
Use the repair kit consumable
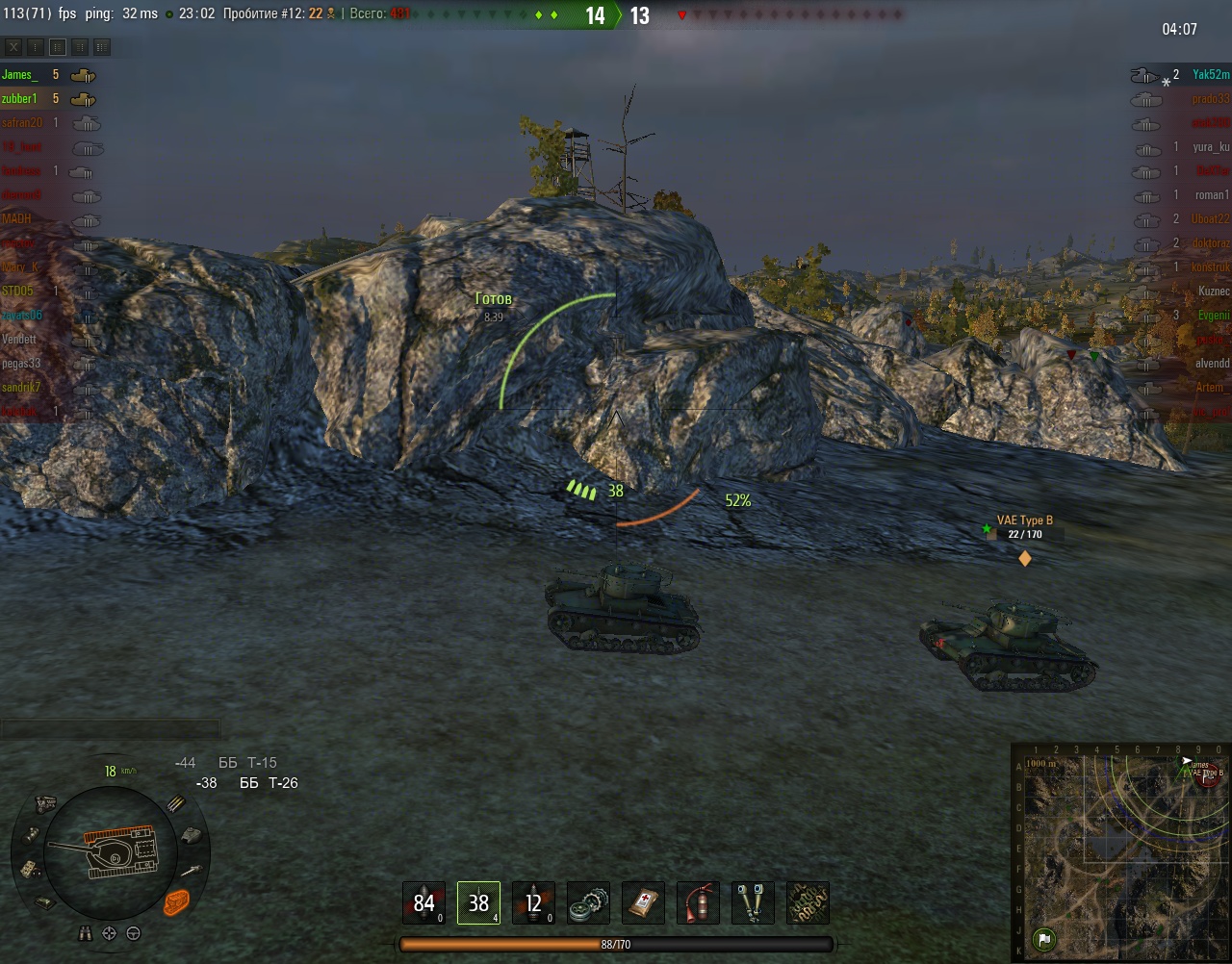point(588,902)
